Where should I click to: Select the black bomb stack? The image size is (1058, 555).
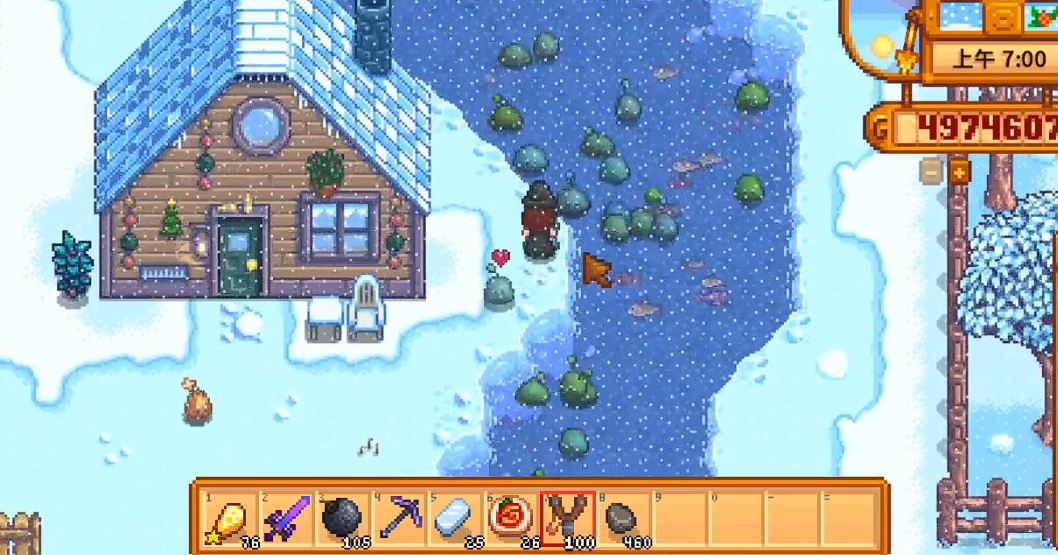(x=340, y=518)
